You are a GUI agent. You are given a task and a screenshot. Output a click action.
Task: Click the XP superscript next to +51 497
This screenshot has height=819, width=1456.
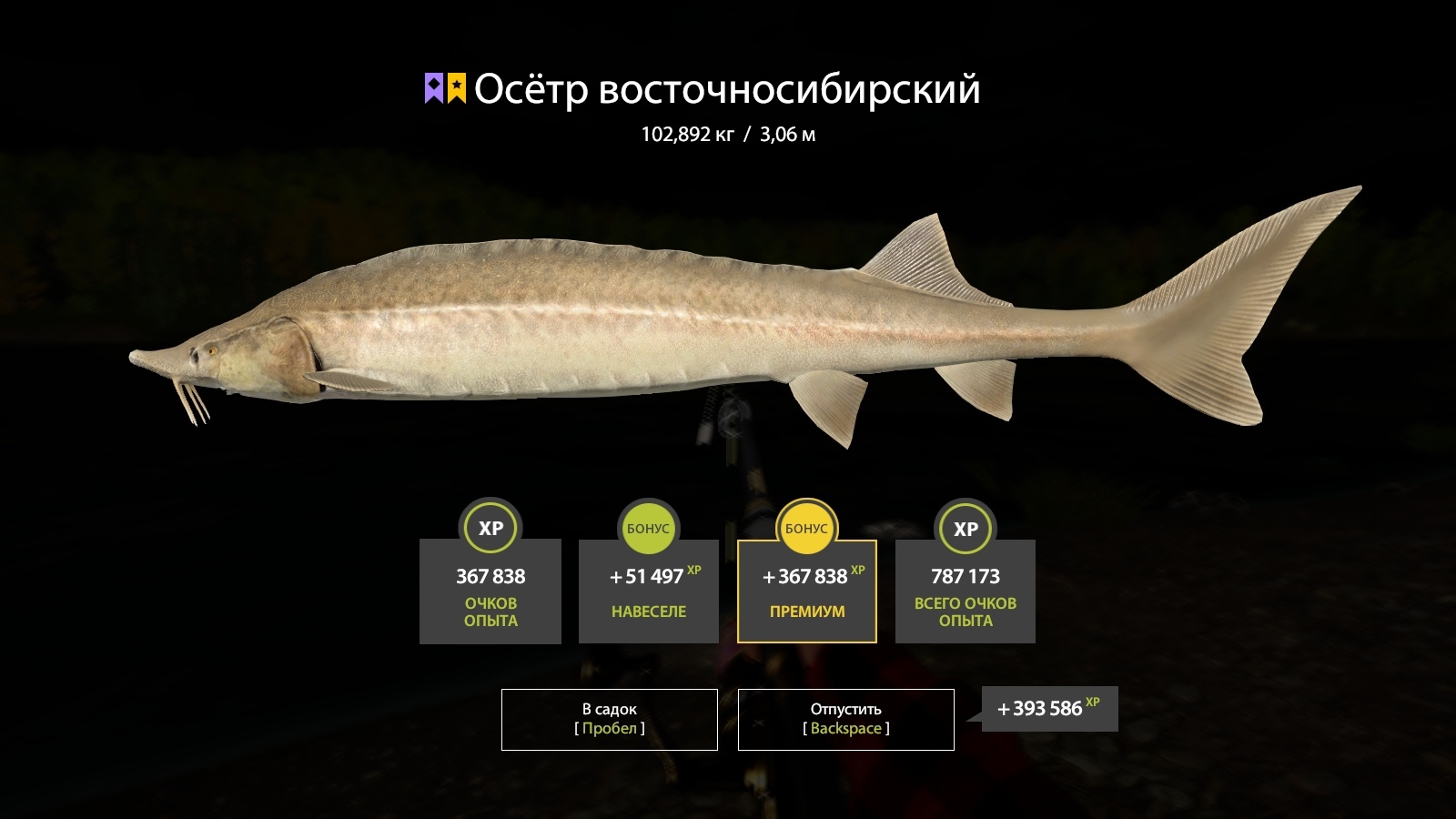(x=694, y=569)
